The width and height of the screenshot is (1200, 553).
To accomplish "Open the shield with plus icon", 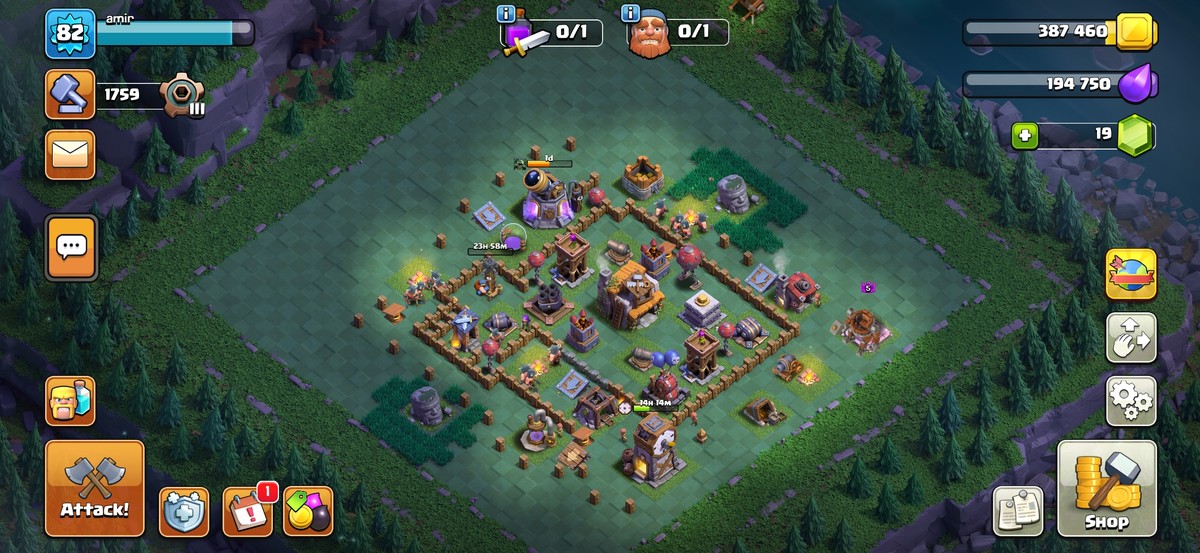I will pyautogui.click(x=184, y=512).
